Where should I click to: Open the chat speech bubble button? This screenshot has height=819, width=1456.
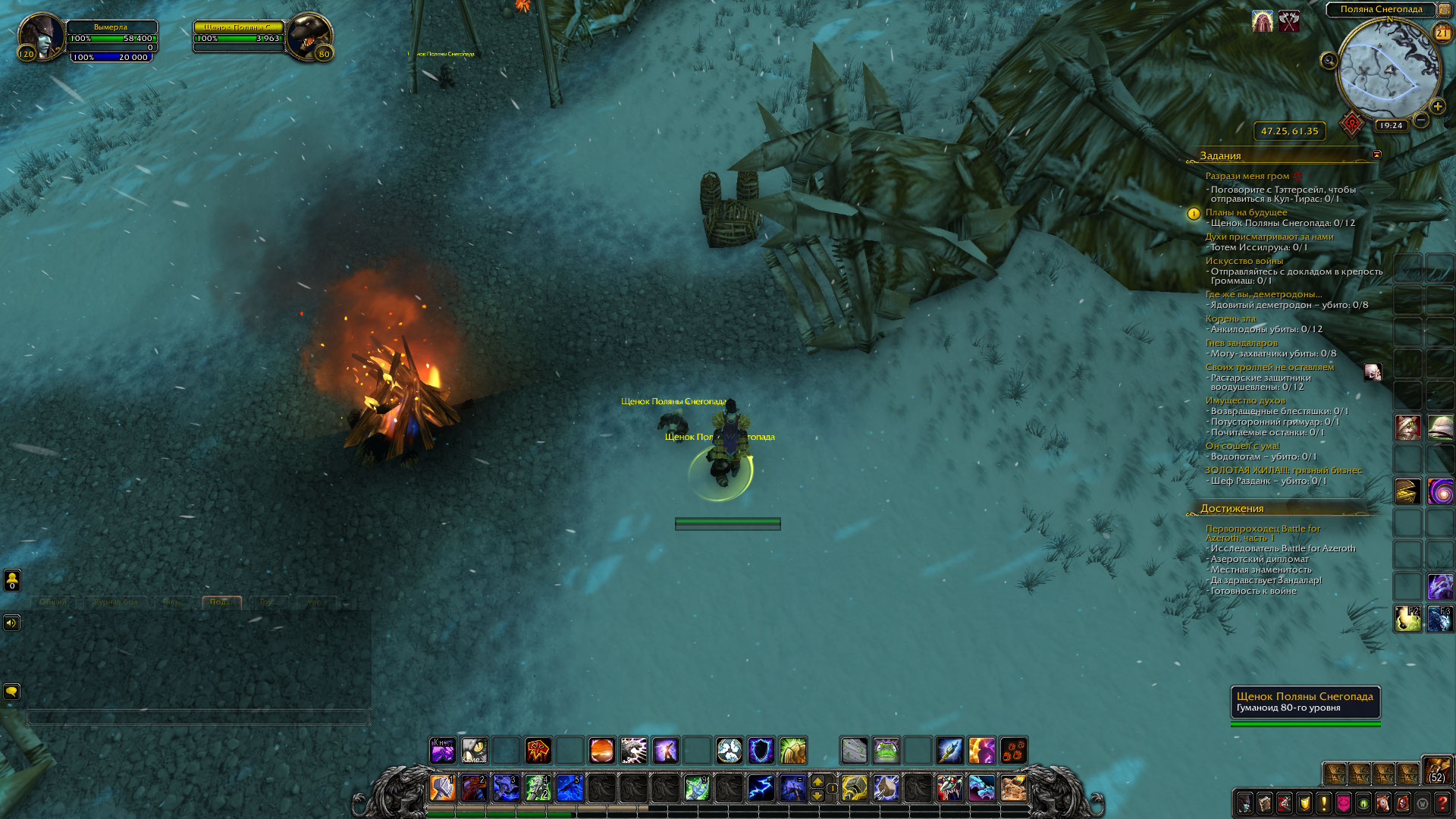tap(11, 691)
